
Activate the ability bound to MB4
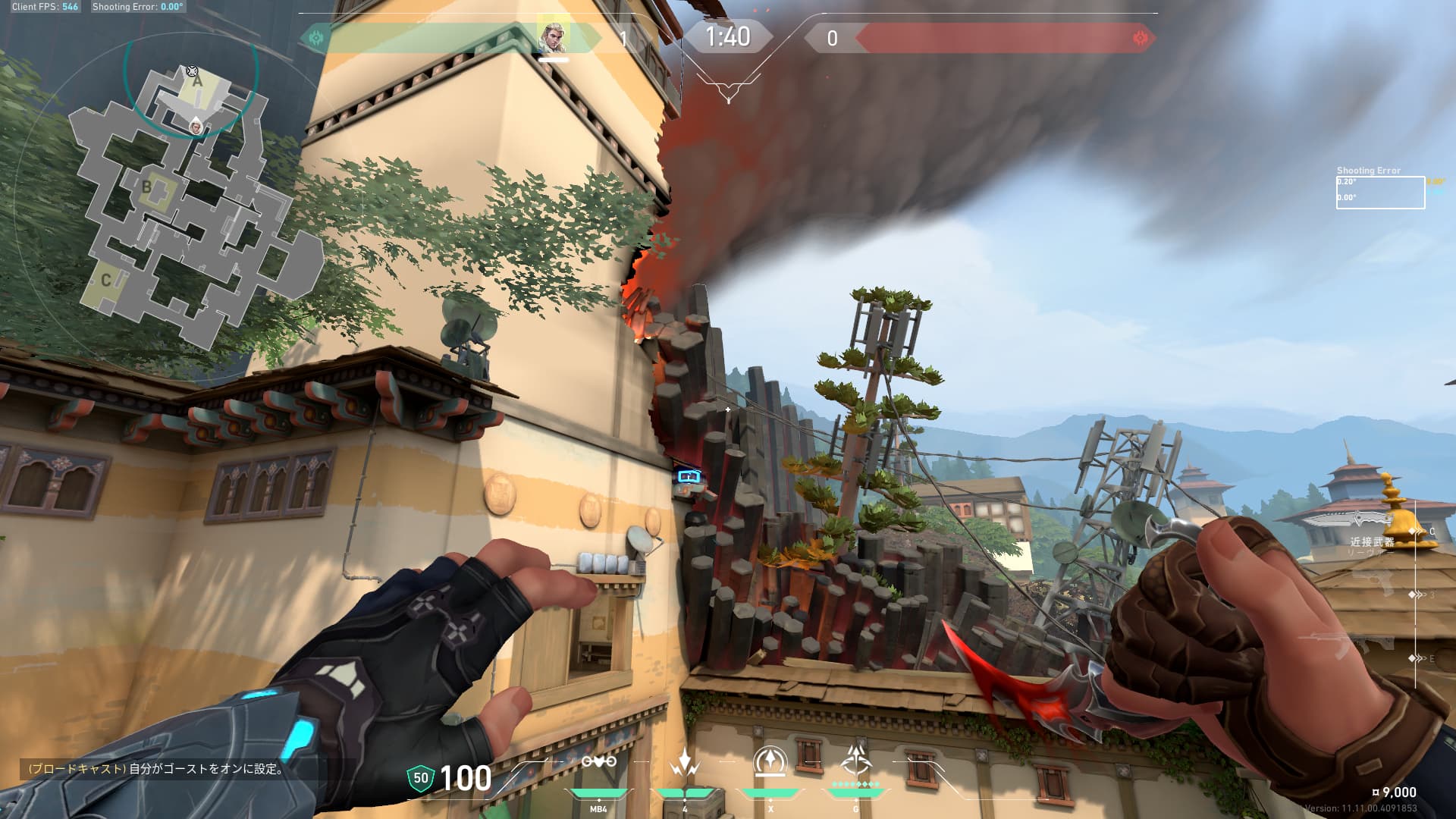598,763
